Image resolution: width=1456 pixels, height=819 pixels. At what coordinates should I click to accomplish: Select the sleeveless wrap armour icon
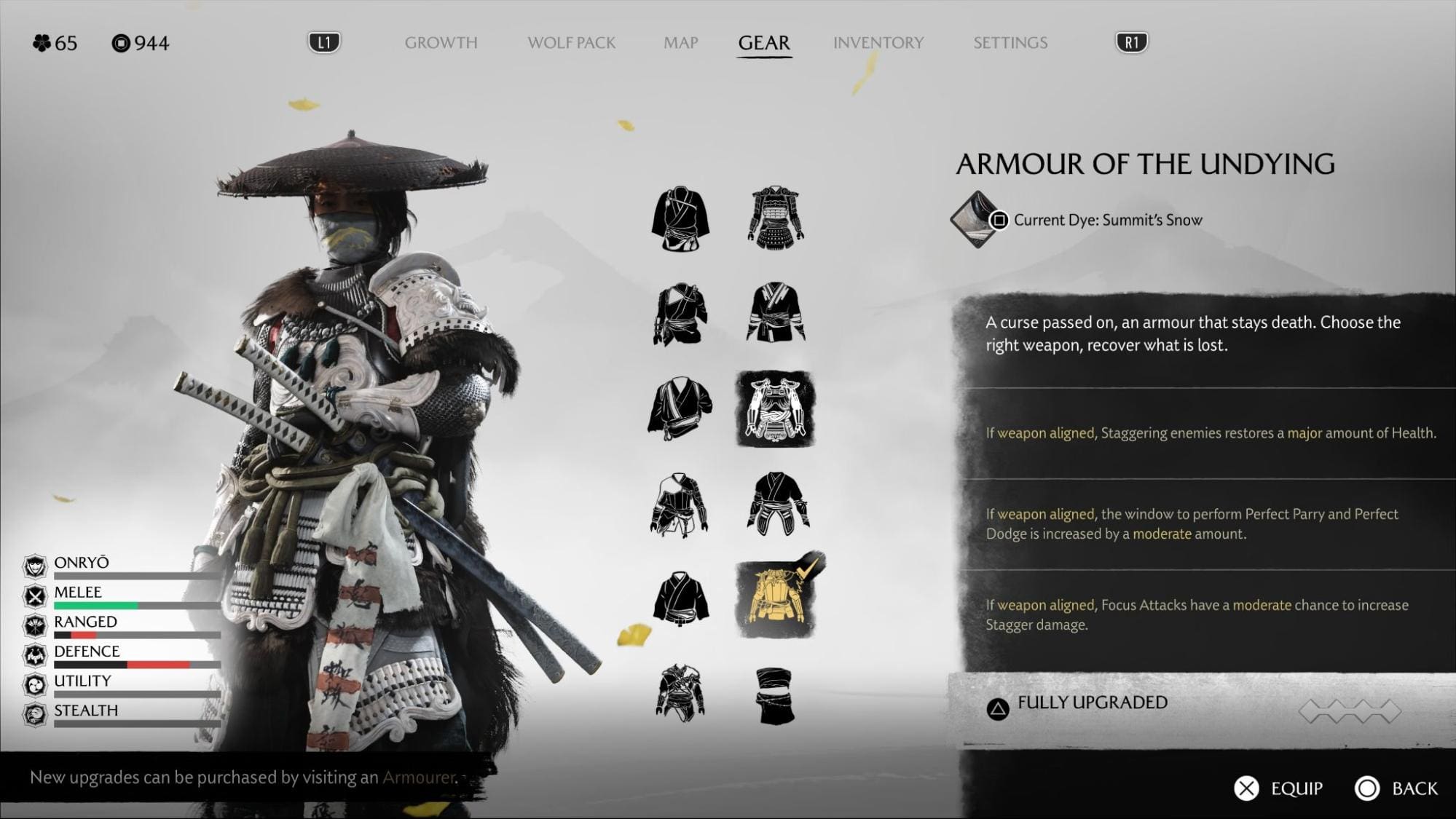click(775, 695)
